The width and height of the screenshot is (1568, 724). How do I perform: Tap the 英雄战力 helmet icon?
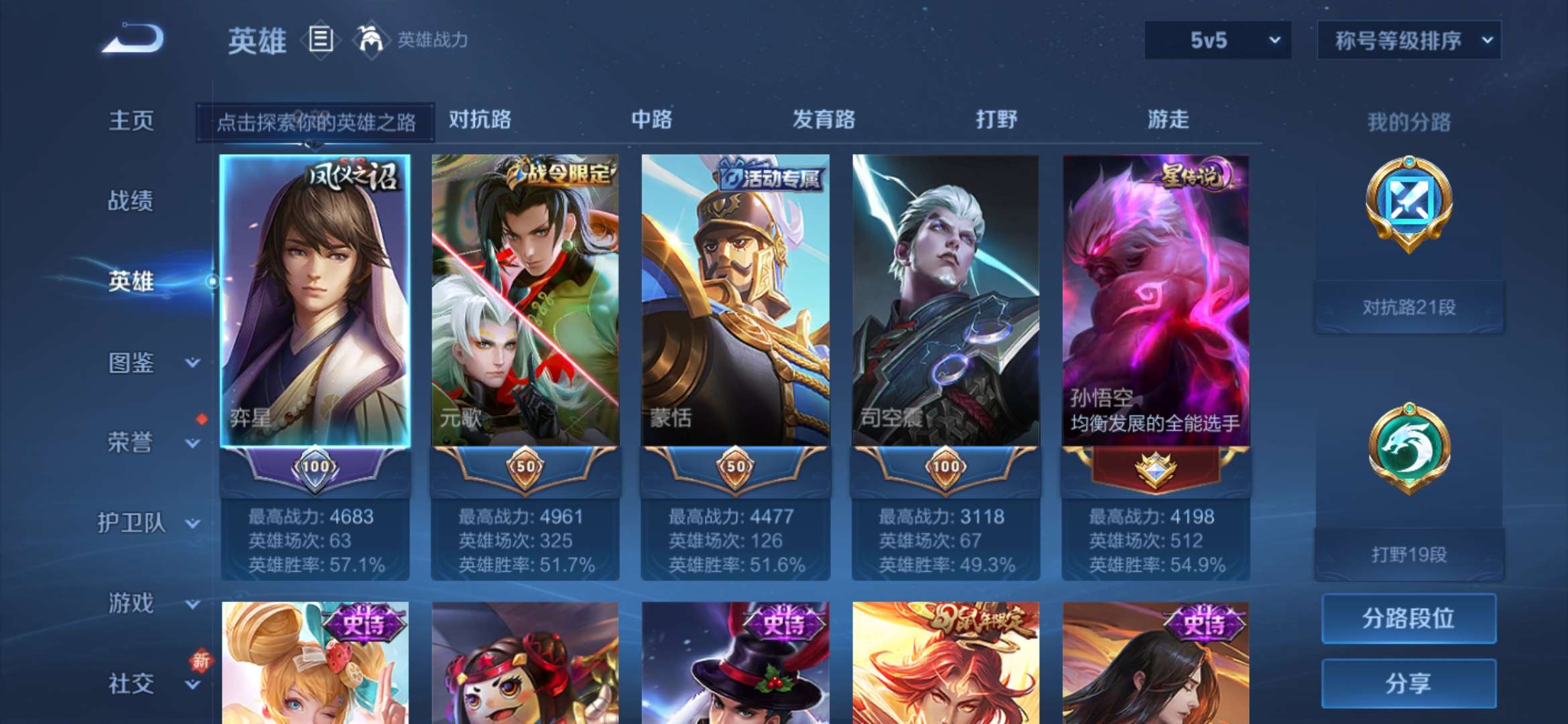tap(372, 40)
